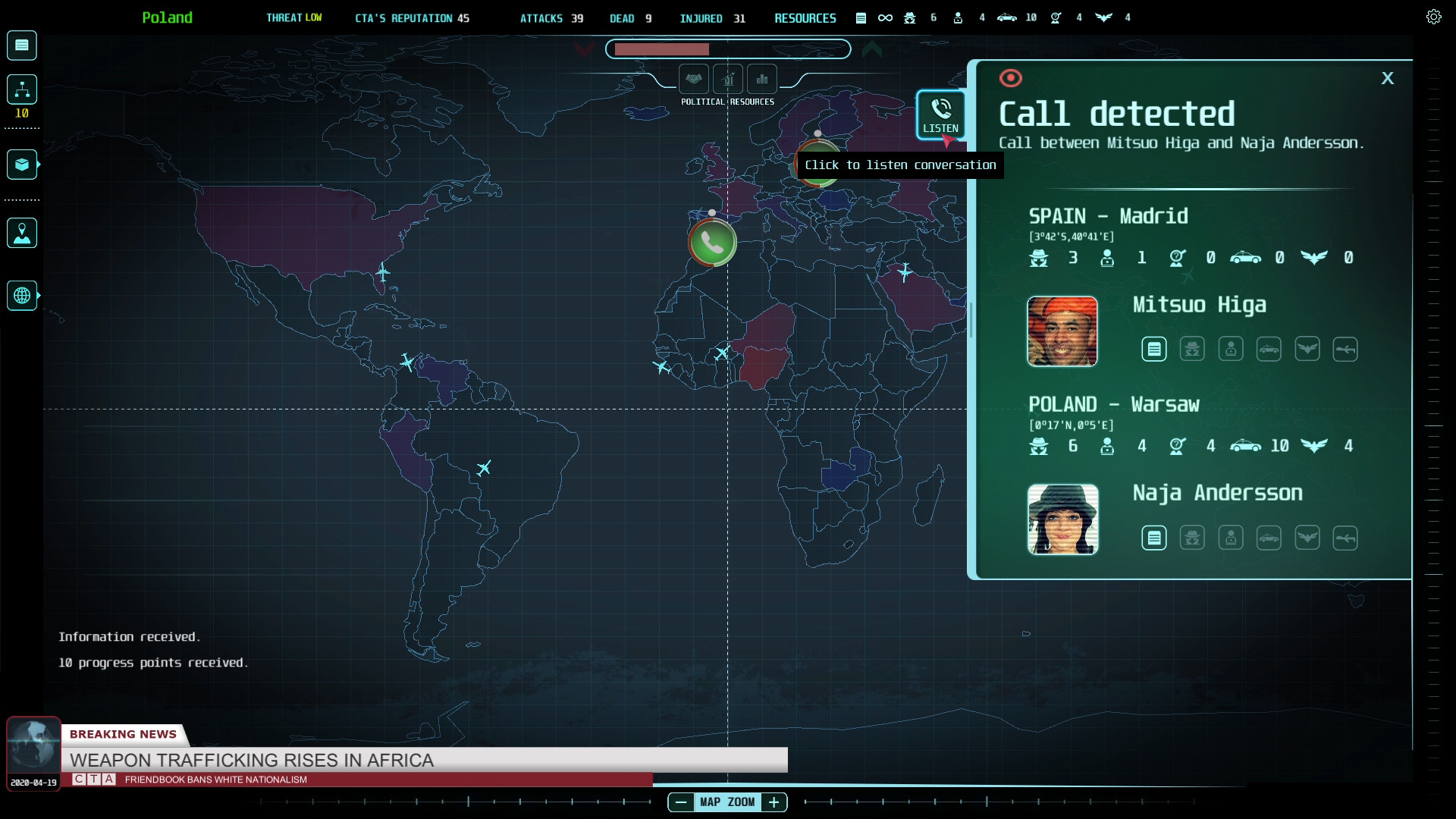Expand the arrow beside the cube sidebar icon
This screenshot has height=819, width=1456.
pyautogui.click(x=38, y=165)
